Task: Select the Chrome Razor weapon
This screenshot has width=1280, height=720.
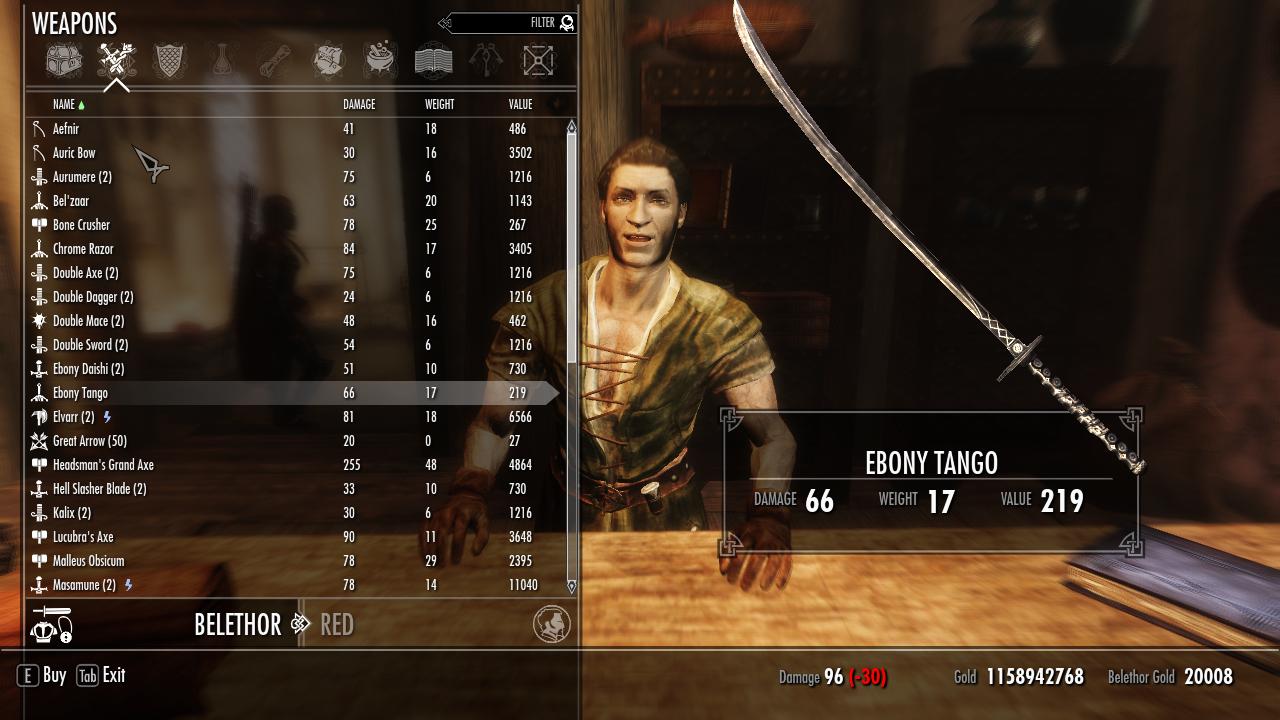Action: click(83, 249)
